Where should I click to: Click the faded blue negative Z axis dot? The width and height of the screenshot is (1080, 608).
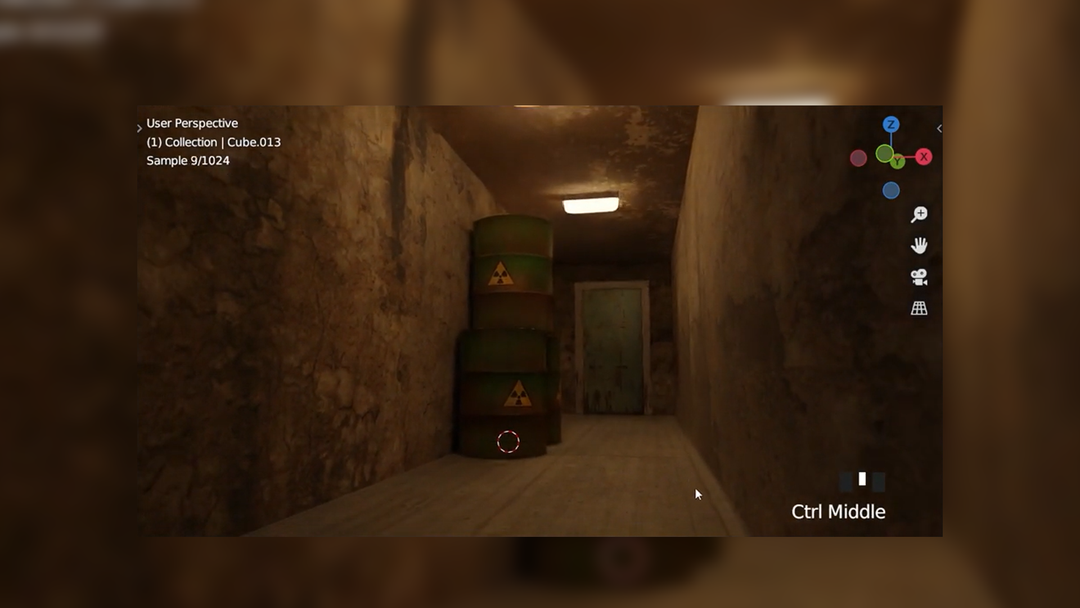coord(891,190)
